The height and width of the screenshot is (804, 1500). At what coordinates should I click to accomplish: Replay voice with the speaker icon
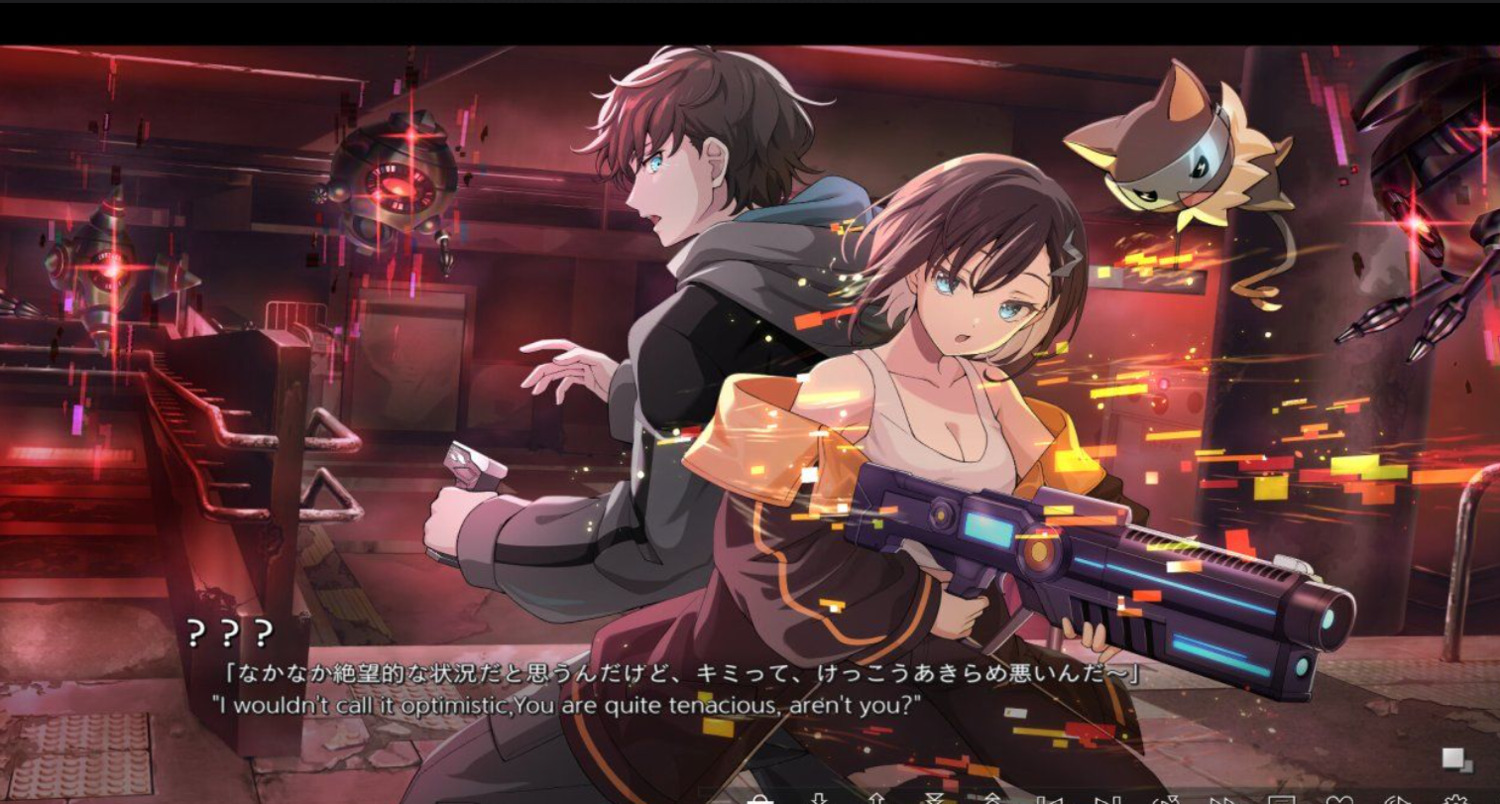1399,799
